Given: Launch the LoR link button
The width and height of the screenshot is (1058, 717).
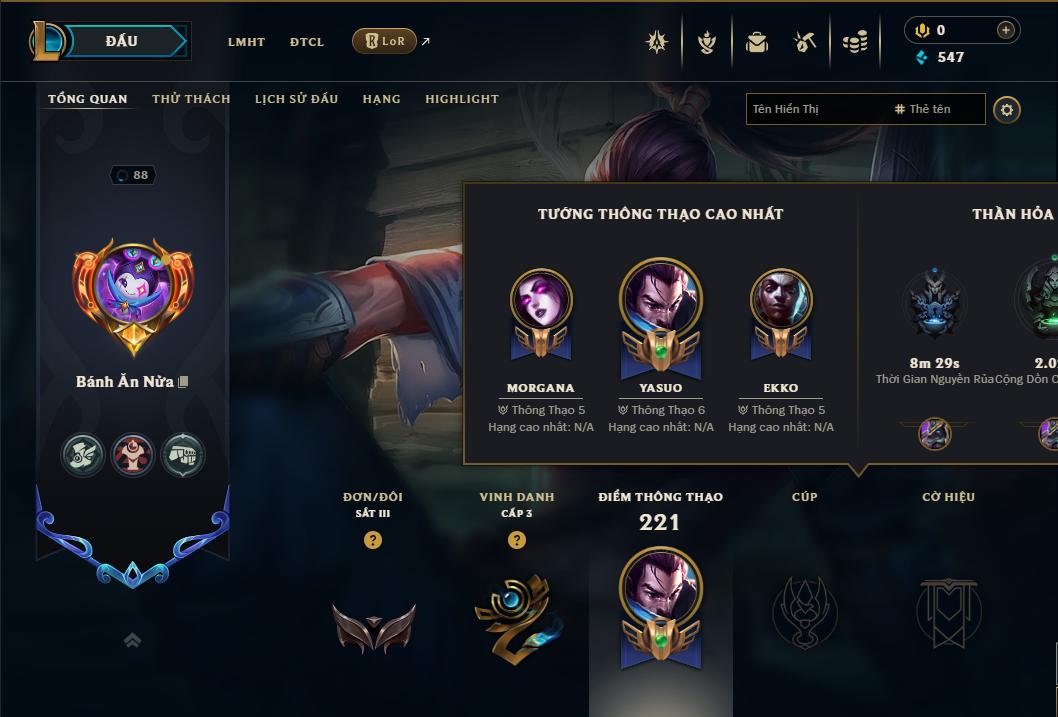Looking at the screenshot, I should click(384, 41).
